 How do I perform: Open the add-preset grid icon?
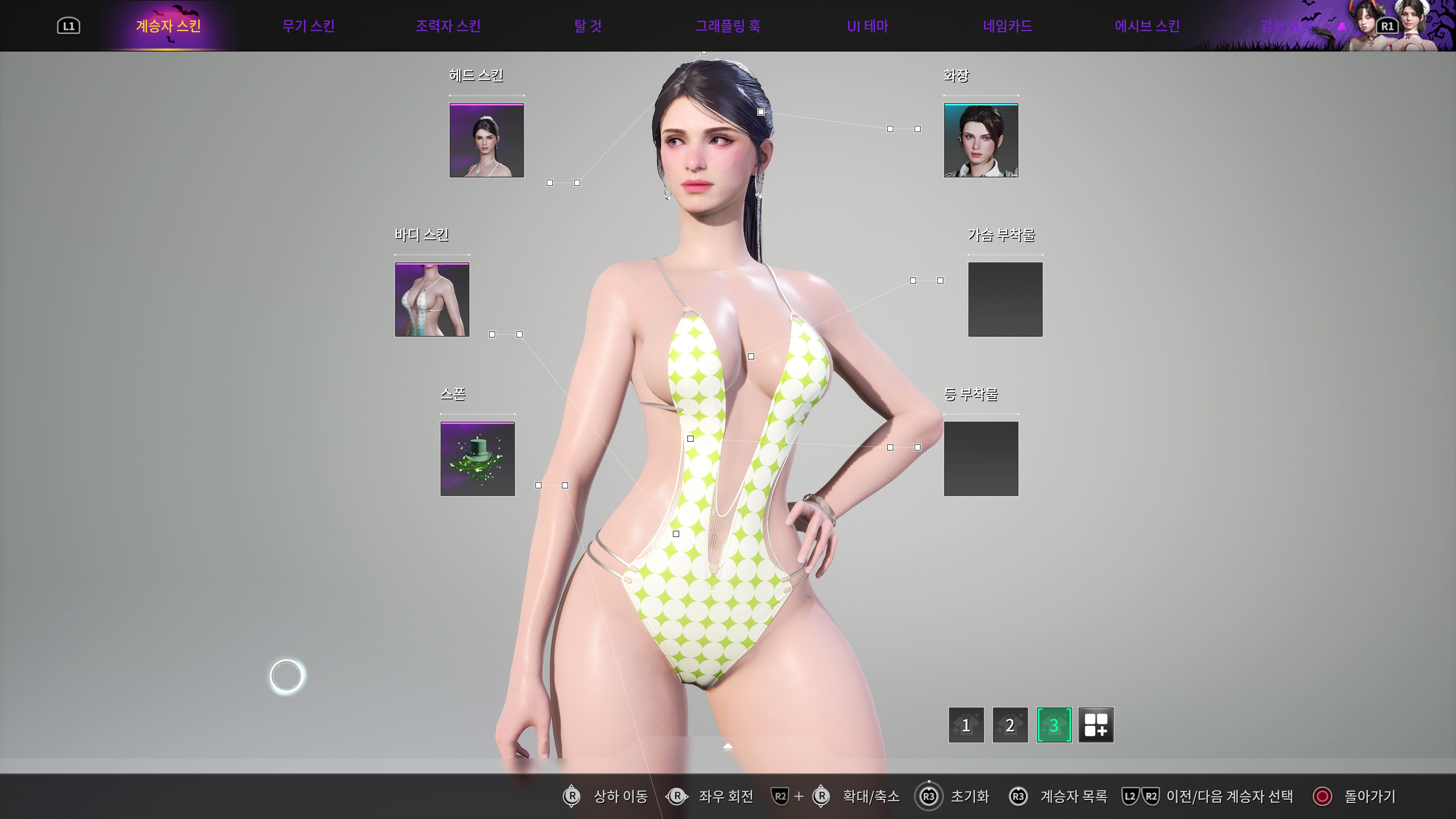[1097, 725]
